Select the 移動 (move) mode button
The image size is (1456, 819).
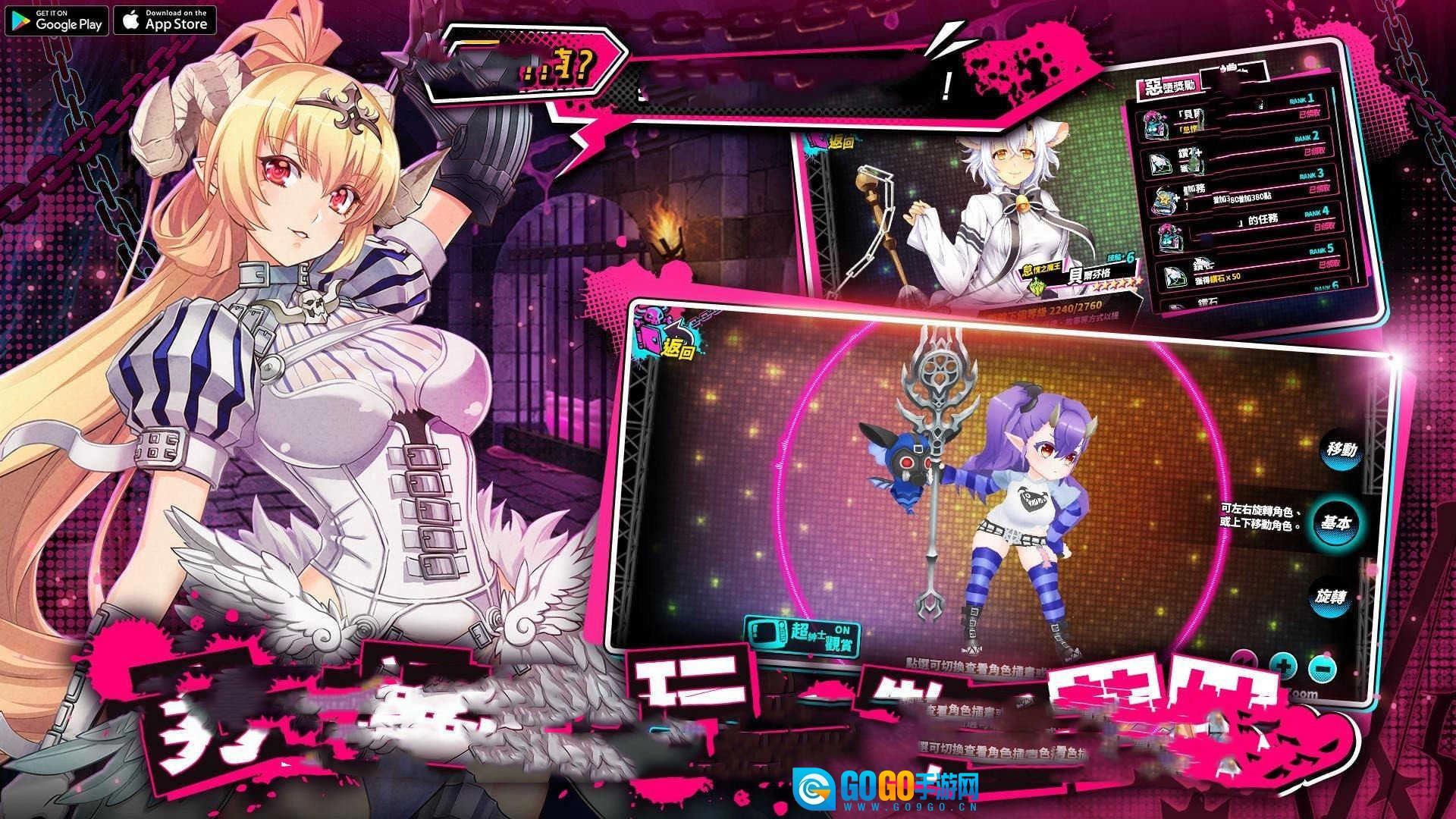tap(1341, 450)
